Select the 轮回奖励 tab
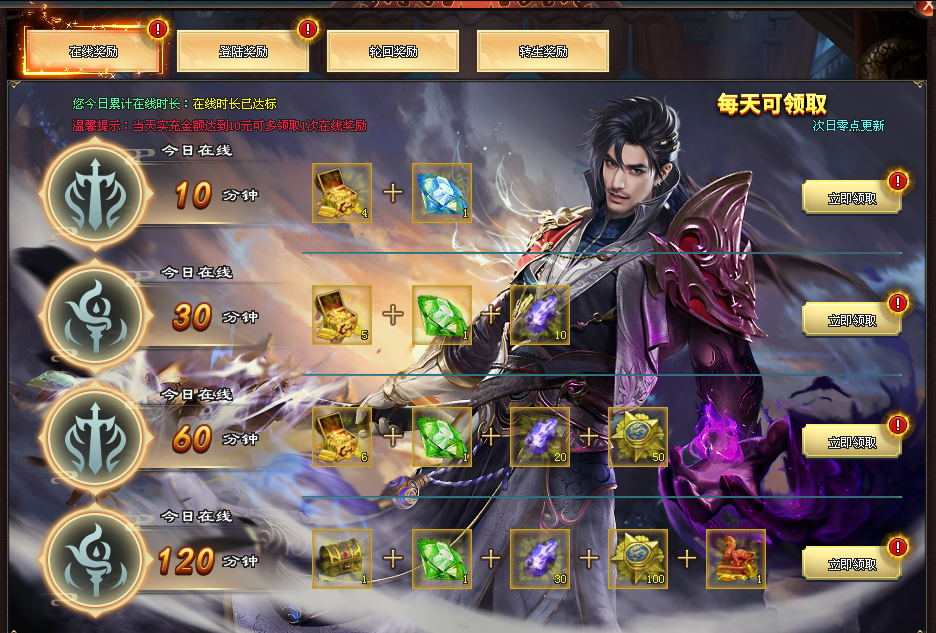Screen dimensions: 936x633 pos(392,51)
